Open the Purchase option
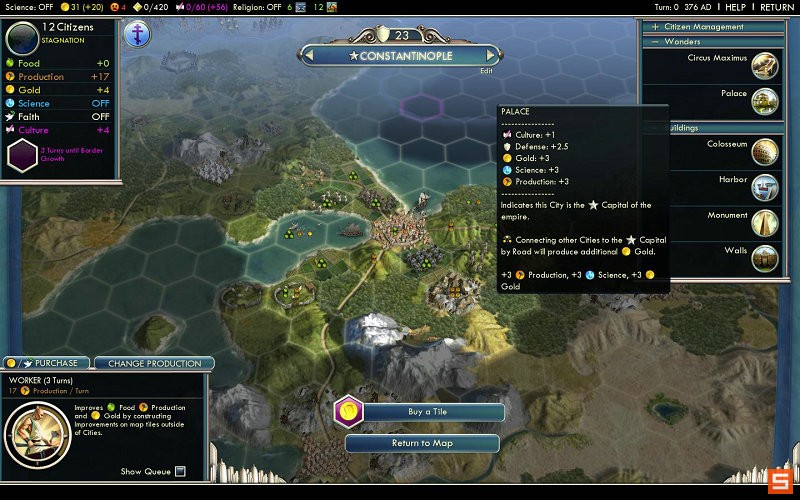Viewport: 800px width, 500px height. pos(47,363)
